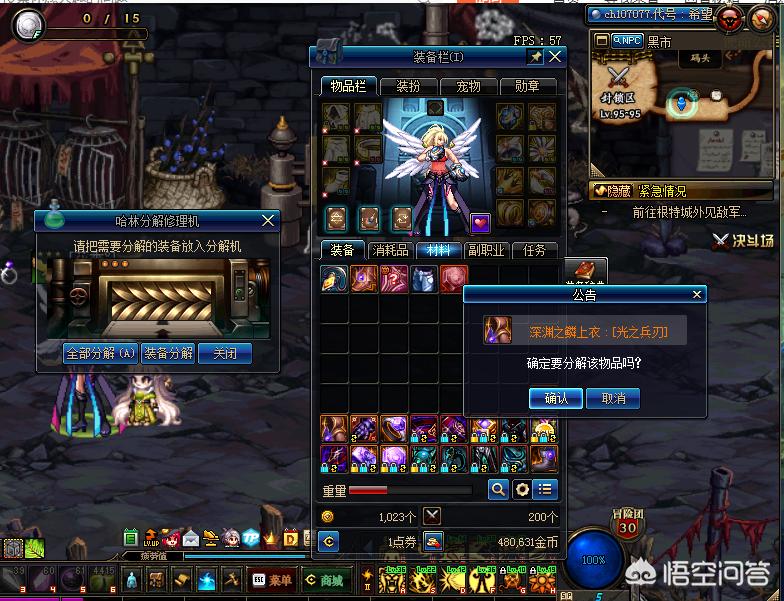784x601 pixels.
Task: Open the 宠物 tab
Action: click(467, 86)
